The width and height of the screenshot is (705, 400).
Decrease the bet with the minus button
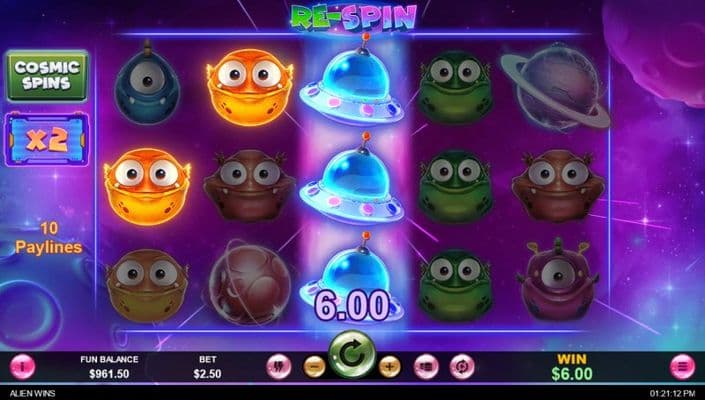314,367
